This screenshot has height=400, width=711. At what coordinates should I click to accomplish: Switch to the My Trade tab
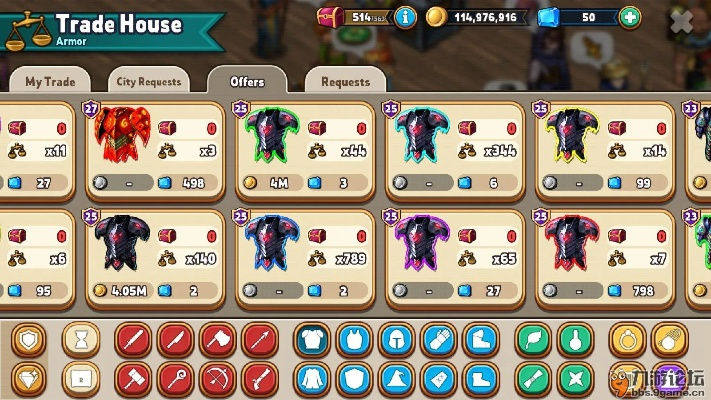point(49,81)
